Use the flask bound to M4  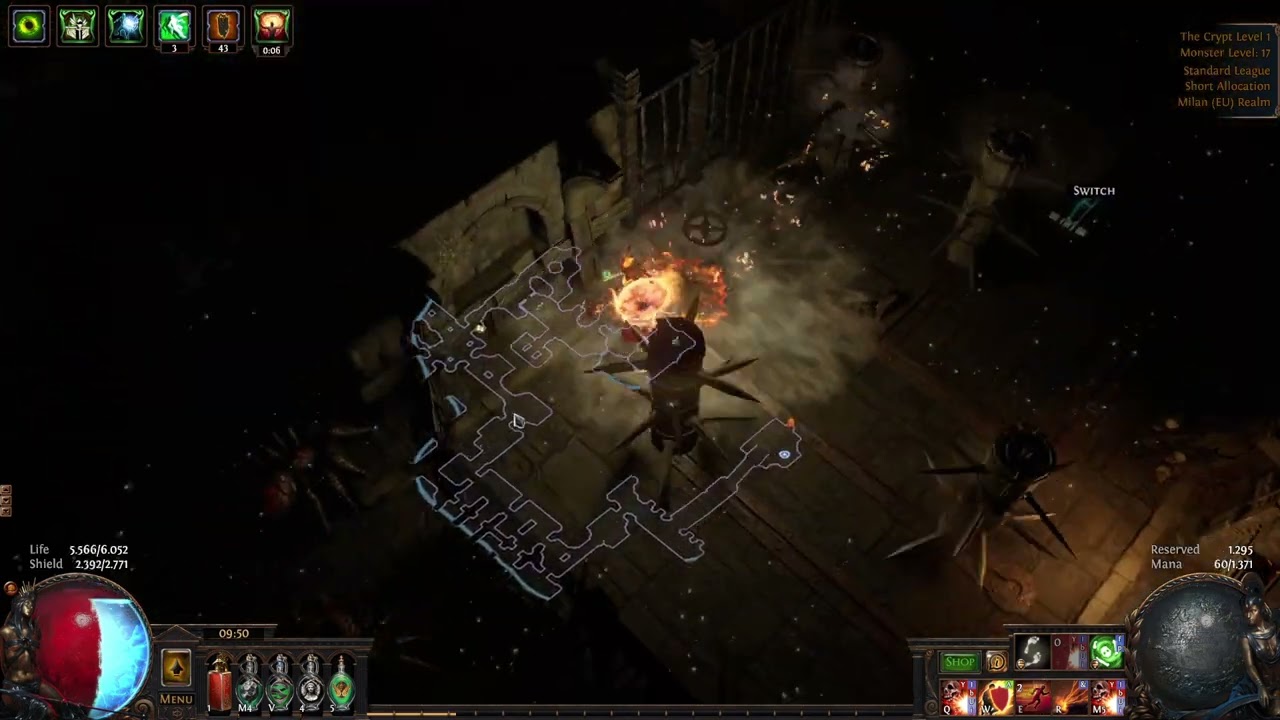(249, 685)
